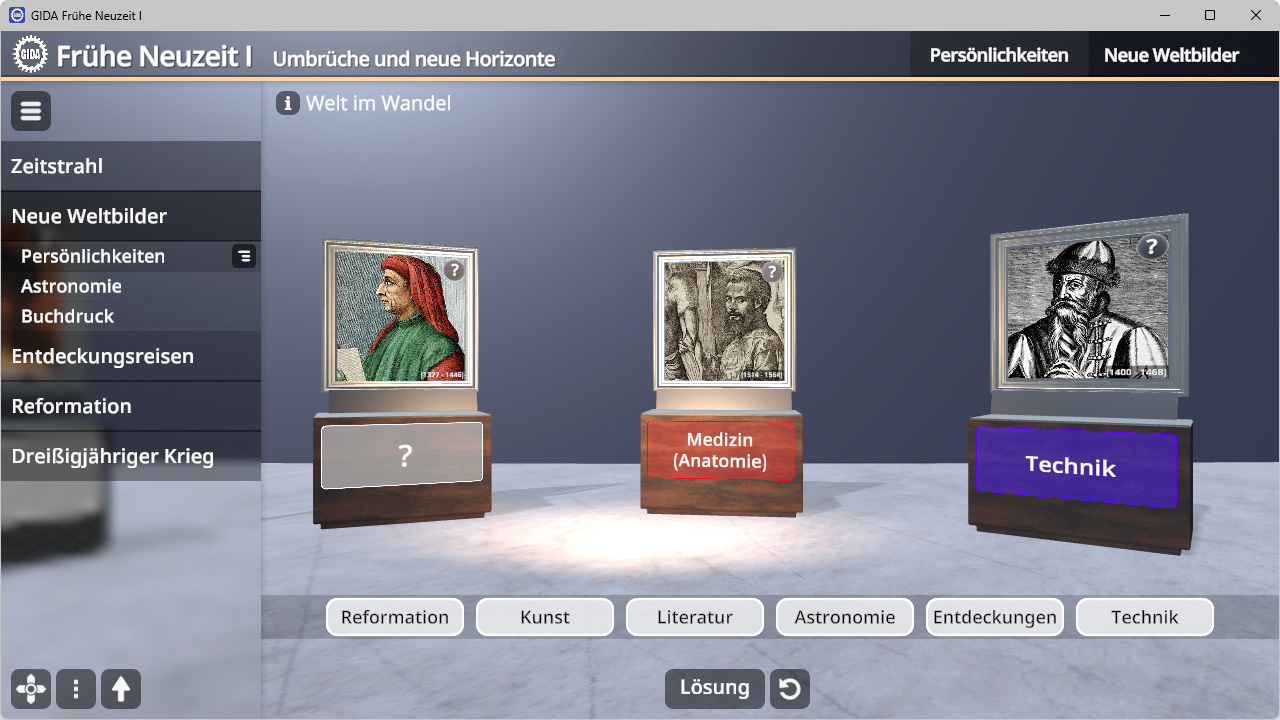Choose the Entdeckungen answer button
This screenshot has height=720, width=1280.
[995, 617]
